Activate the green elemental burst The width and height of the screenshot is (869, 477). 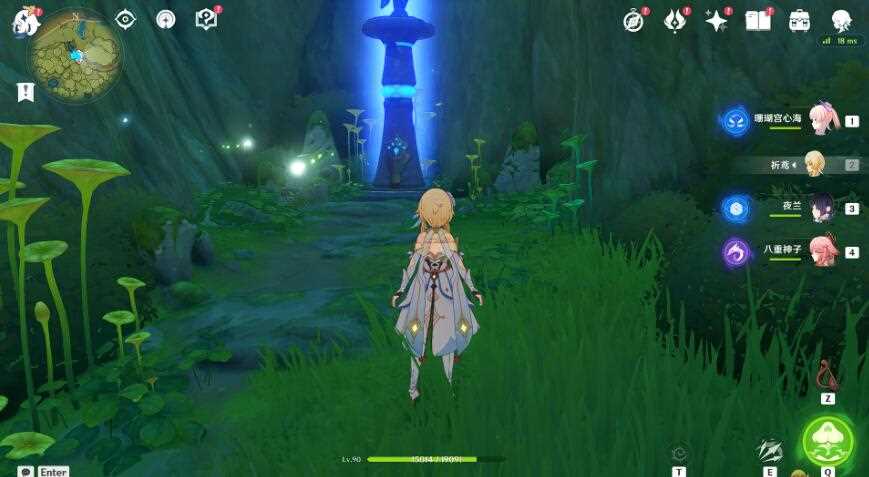(828, 441)
